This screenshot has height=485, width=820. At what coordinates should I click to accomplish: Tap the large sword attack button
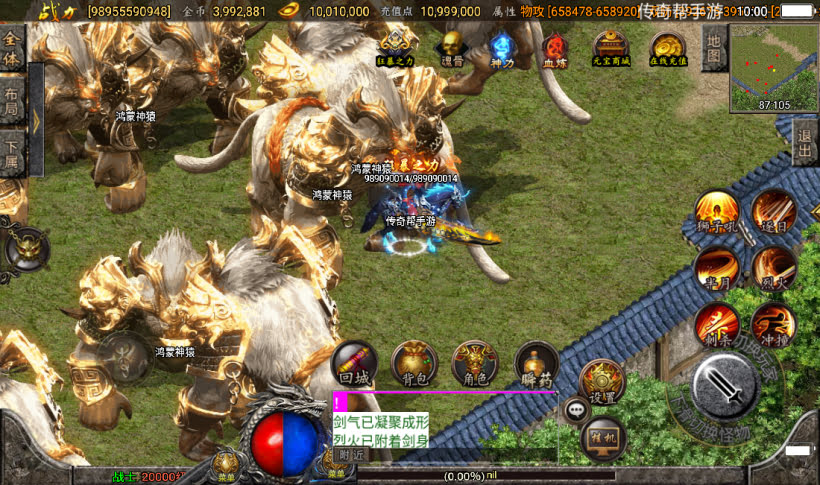point(724,385)
